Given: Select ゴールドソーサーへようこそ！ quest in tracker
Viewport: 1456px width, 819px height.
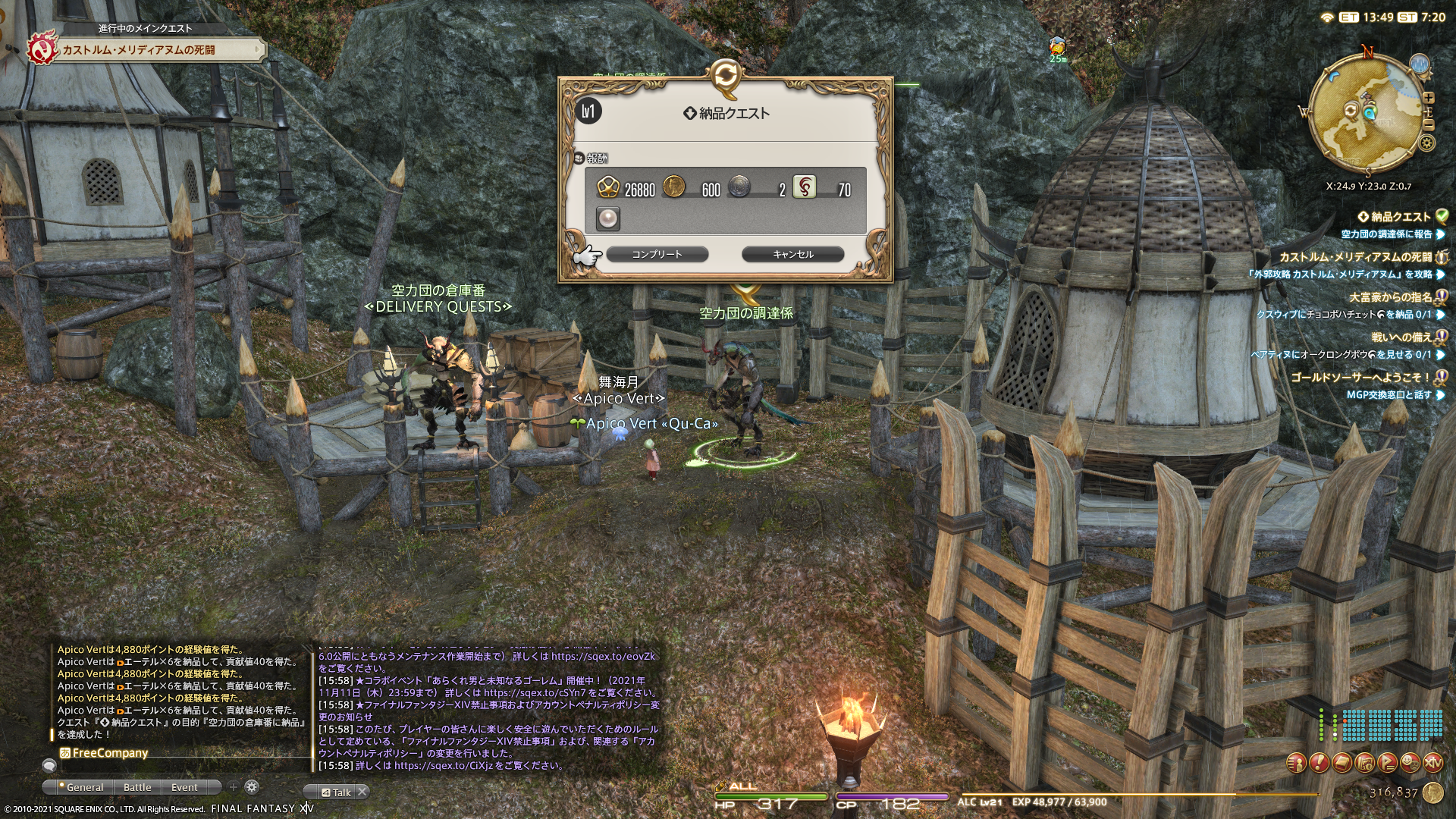Looking at the screenshot, I should pos(1360,377).
